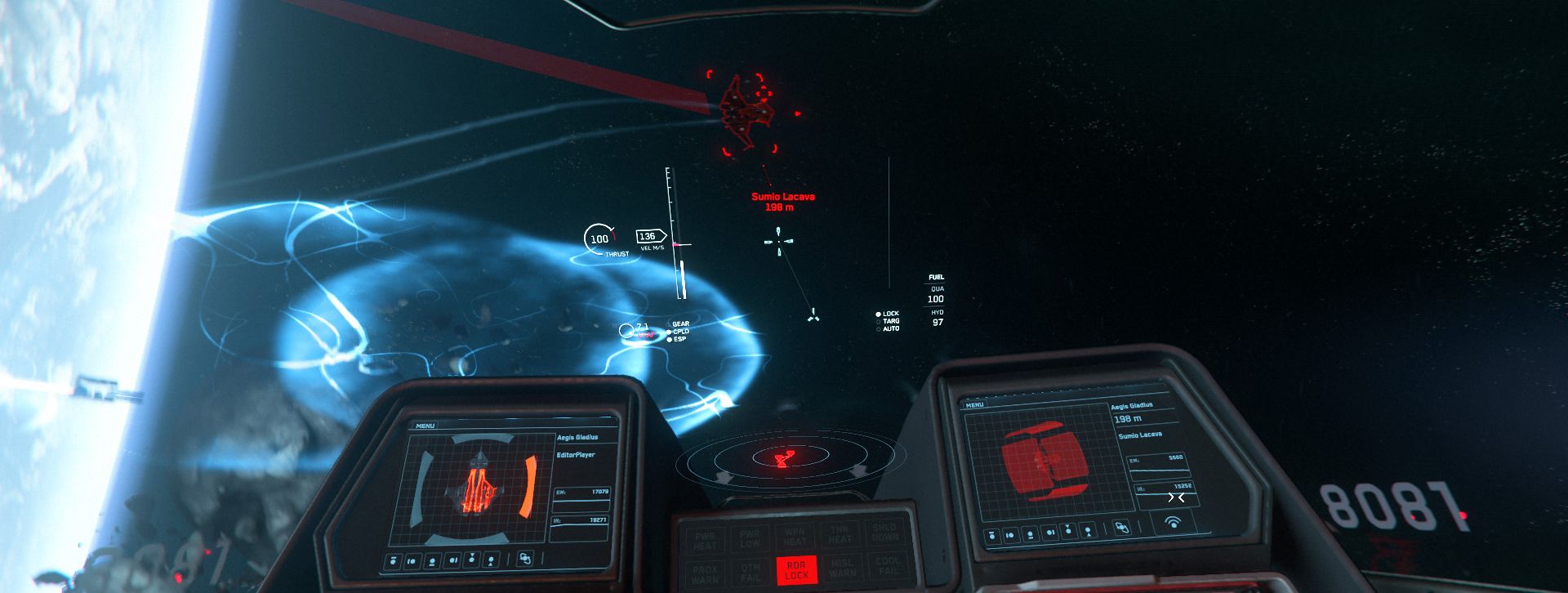This screenshot has width=1568, height=593.
Task: Activate the signal scan button on target display
Action: tap(1174, 522)
